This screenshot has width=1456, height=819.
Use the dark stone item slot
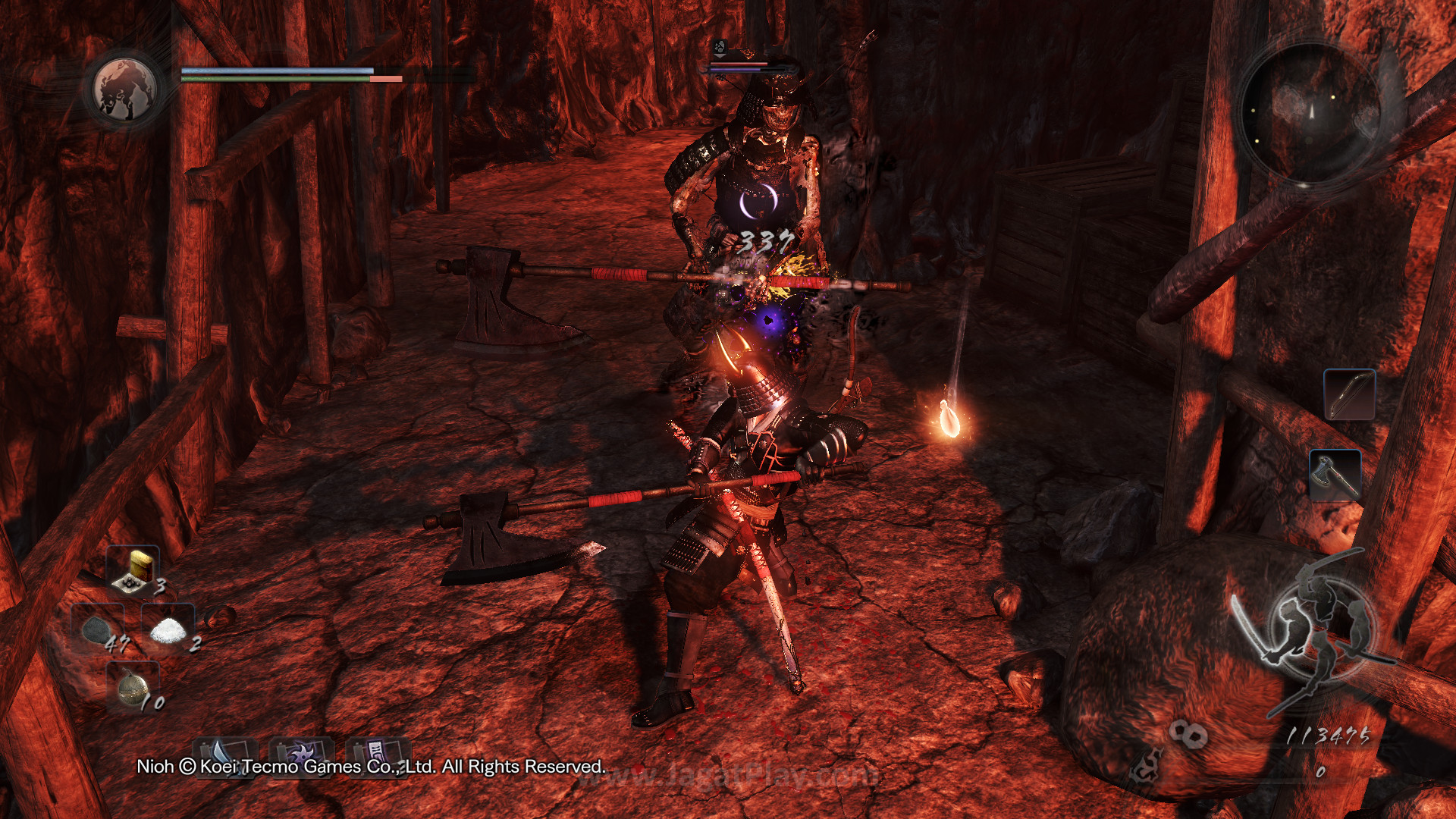coord(97,630)
